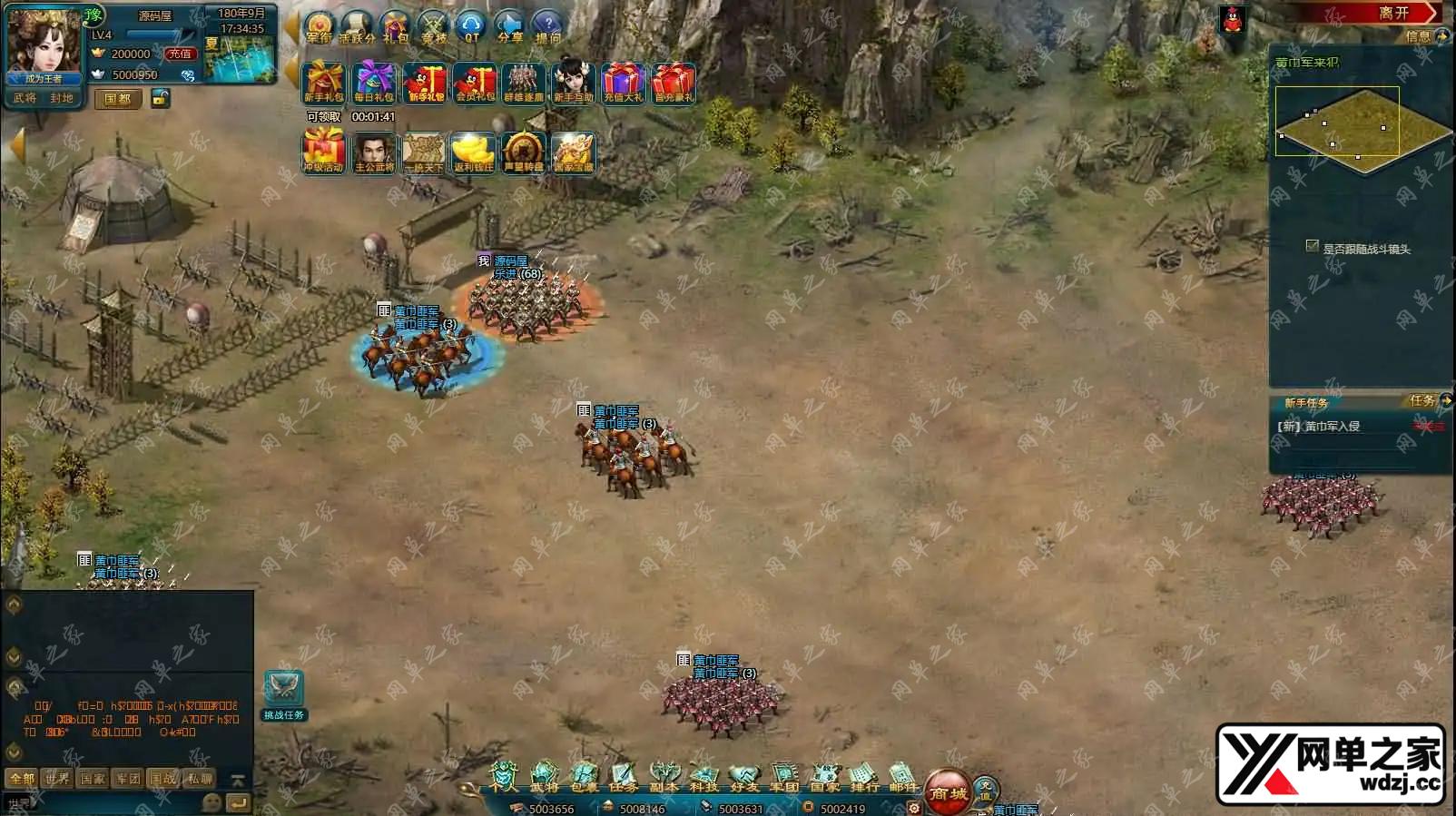Open the 声望转盘 prestige wheel
This screenshot has width=1456, height=816.
(x=523, y=152)
